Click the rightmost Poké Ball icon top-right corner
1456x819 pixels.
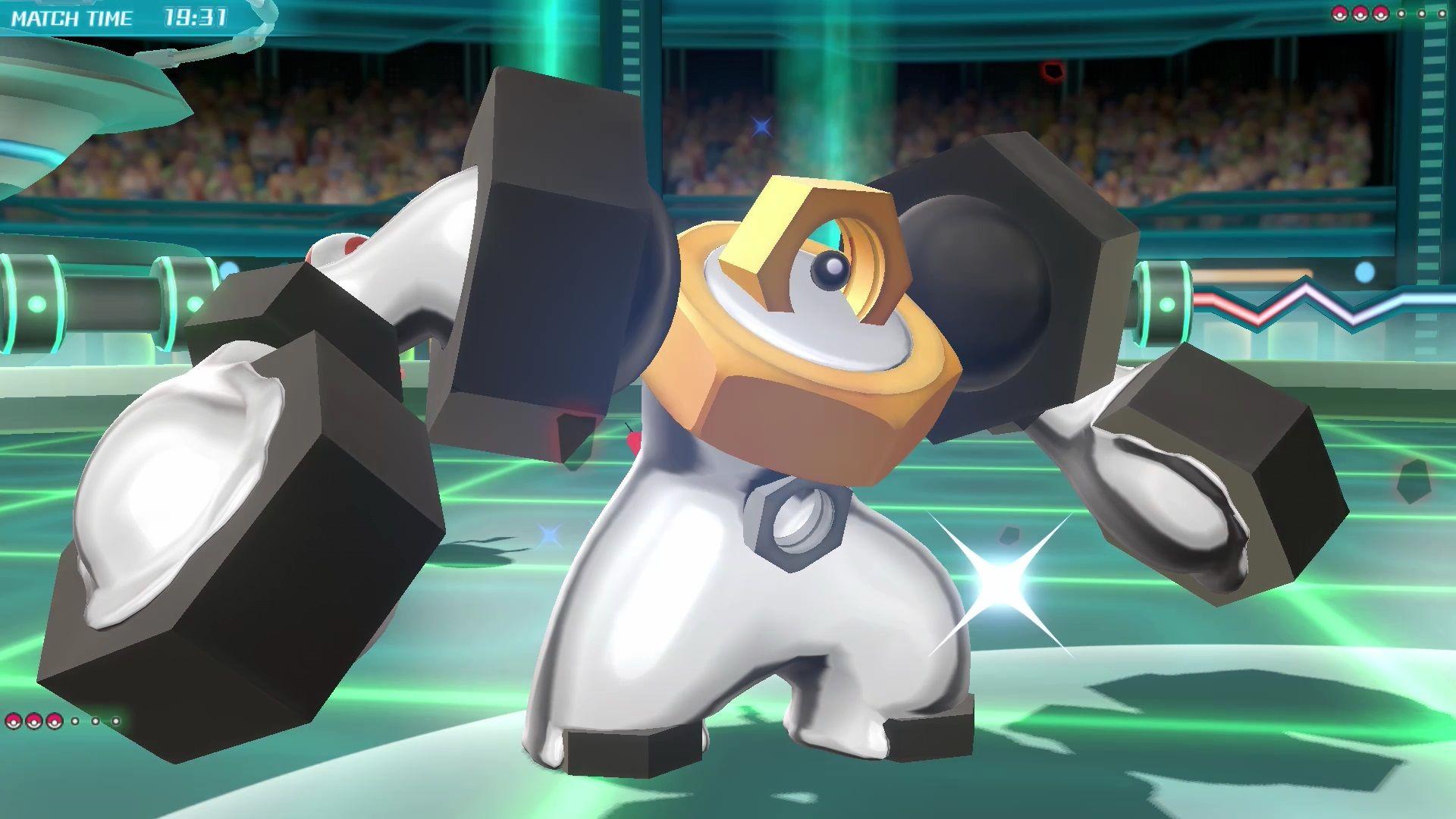coord(1442,13)
